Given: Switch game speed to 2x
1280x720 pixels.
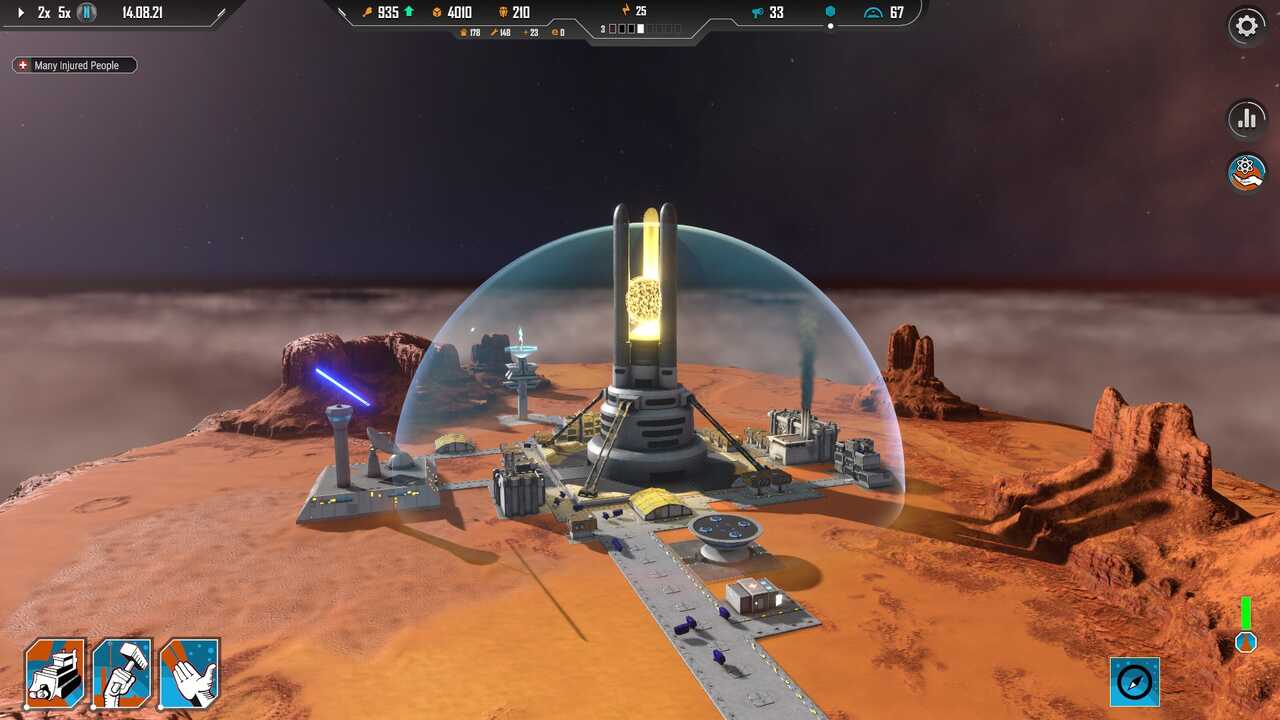Looking at the screenshot, I should [44, 13].
